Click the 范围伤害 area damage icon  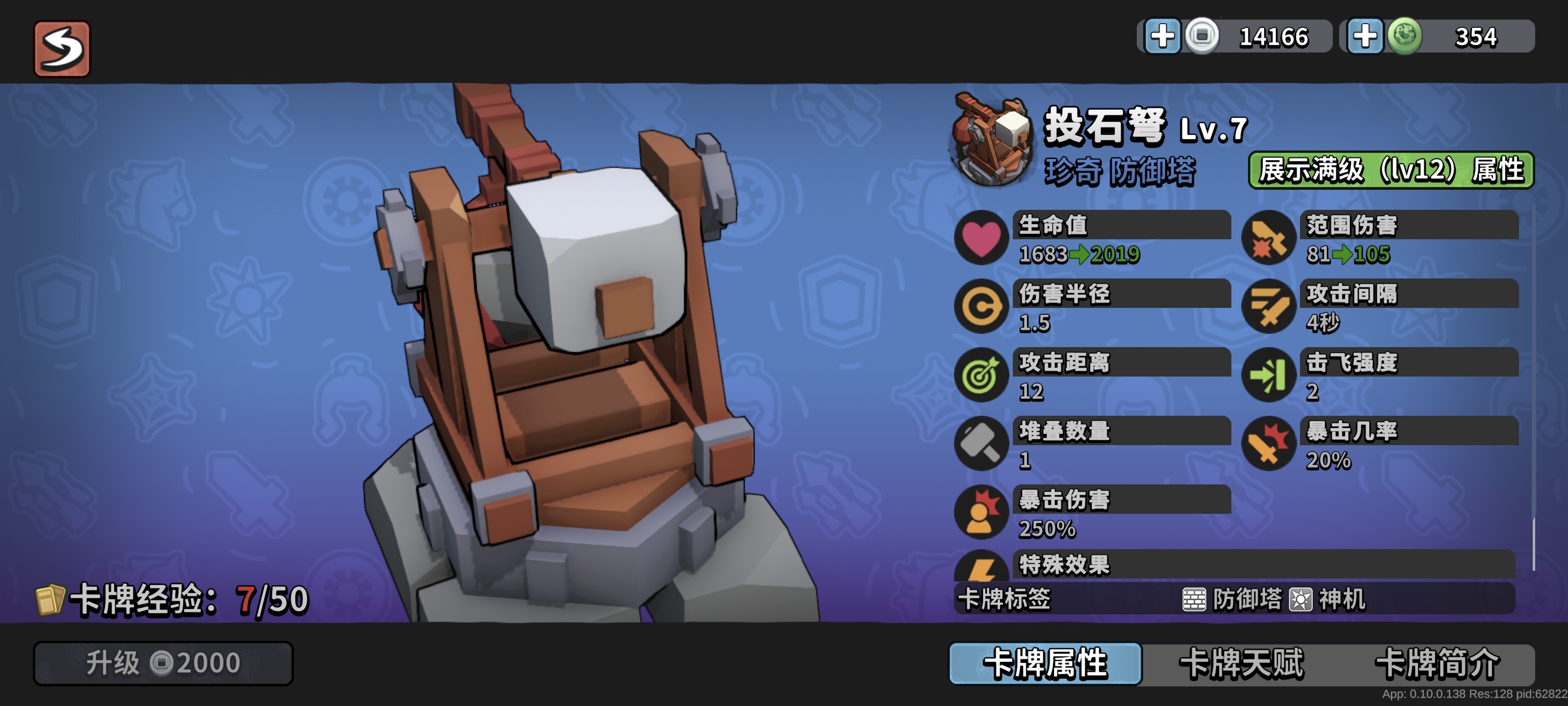1269,239
